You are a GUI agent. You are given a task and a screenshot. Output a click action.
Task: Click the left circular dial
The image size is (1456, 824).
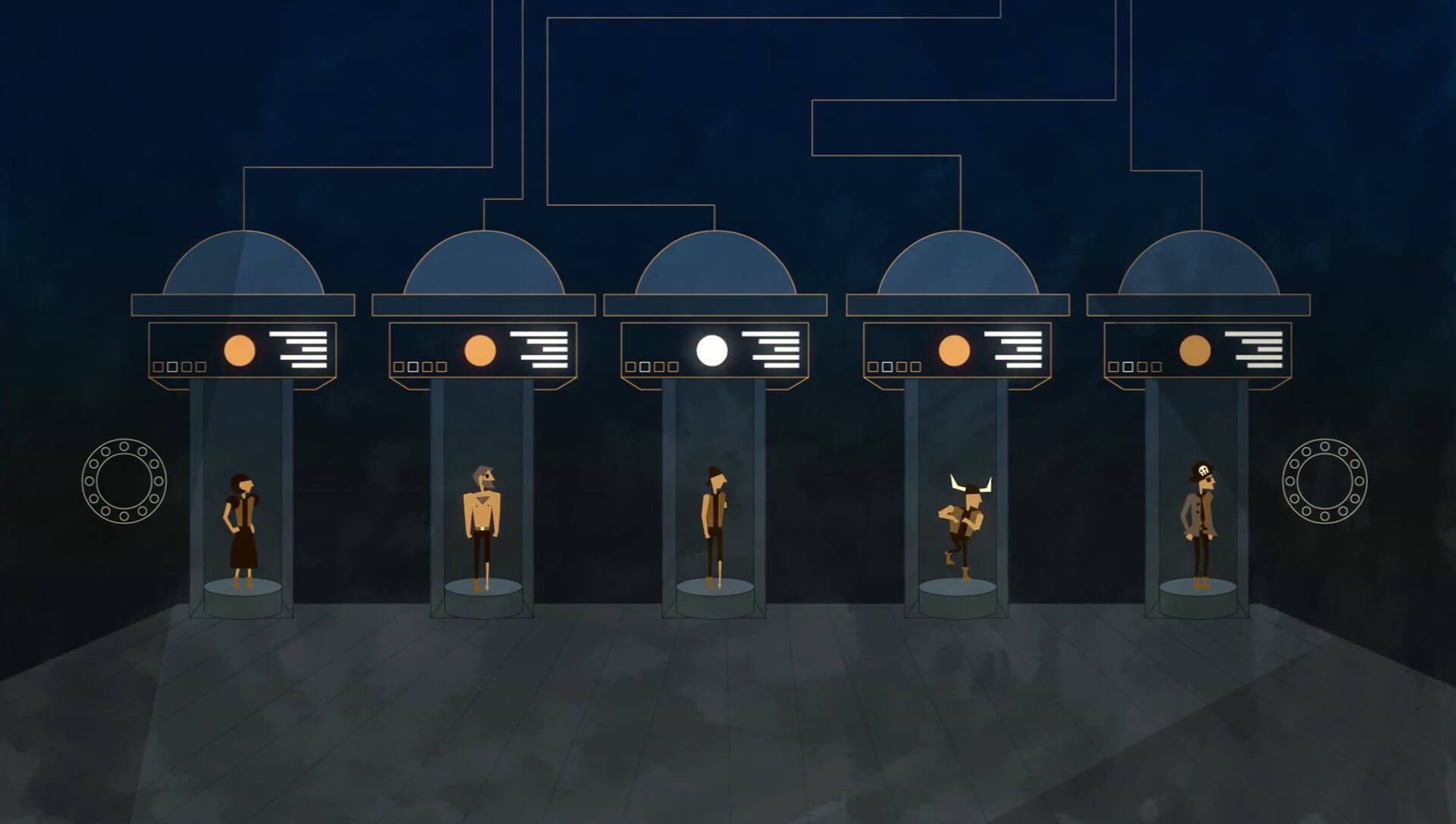coord(124,481)
